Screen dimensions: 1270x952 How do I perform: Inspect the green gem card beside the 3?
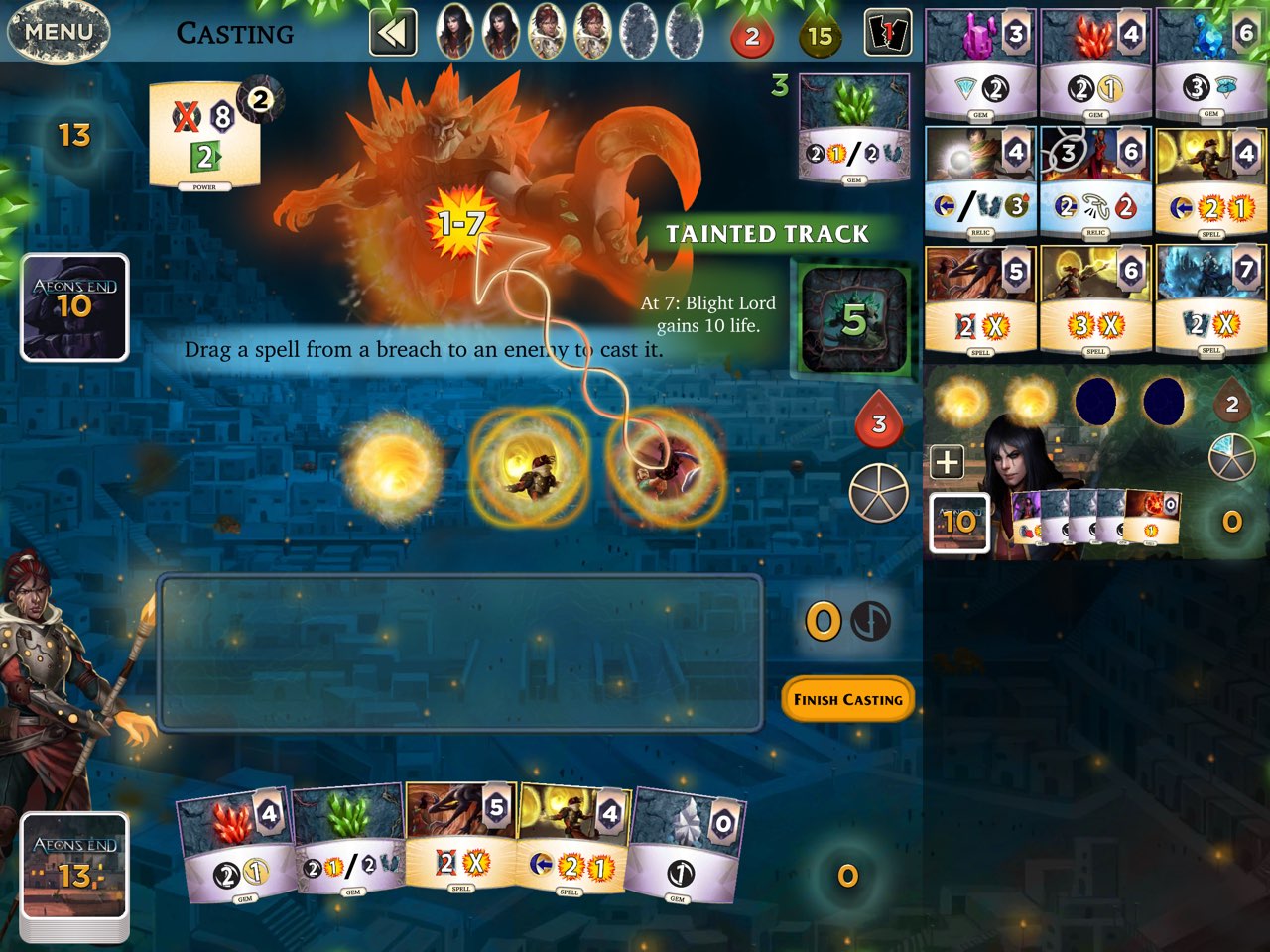tap(853, 129)
